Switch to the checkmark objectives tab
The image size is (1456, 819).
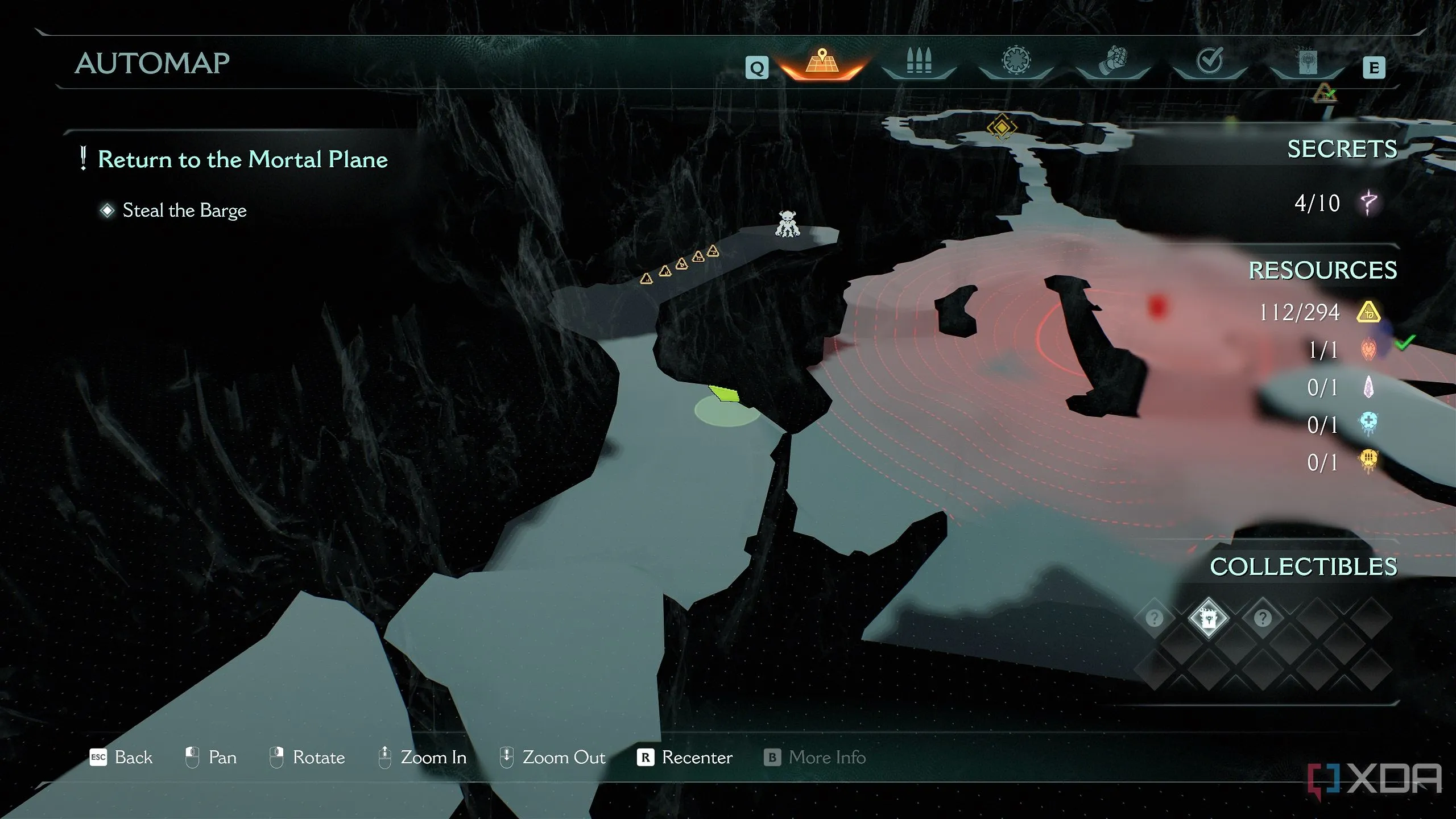1209,61
